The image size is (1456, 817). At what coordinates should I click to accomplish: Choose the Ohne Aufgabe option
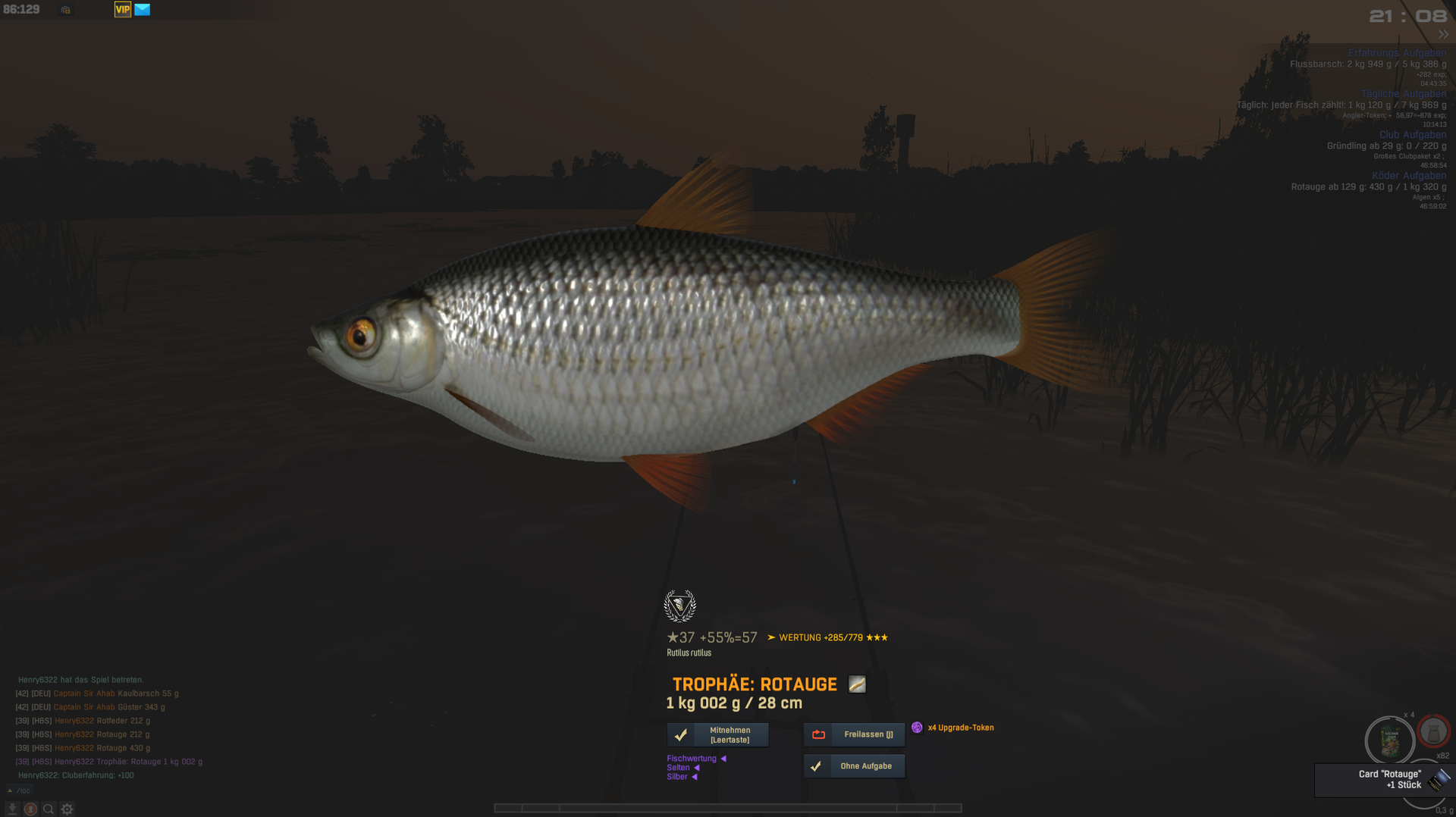[855, 766]
